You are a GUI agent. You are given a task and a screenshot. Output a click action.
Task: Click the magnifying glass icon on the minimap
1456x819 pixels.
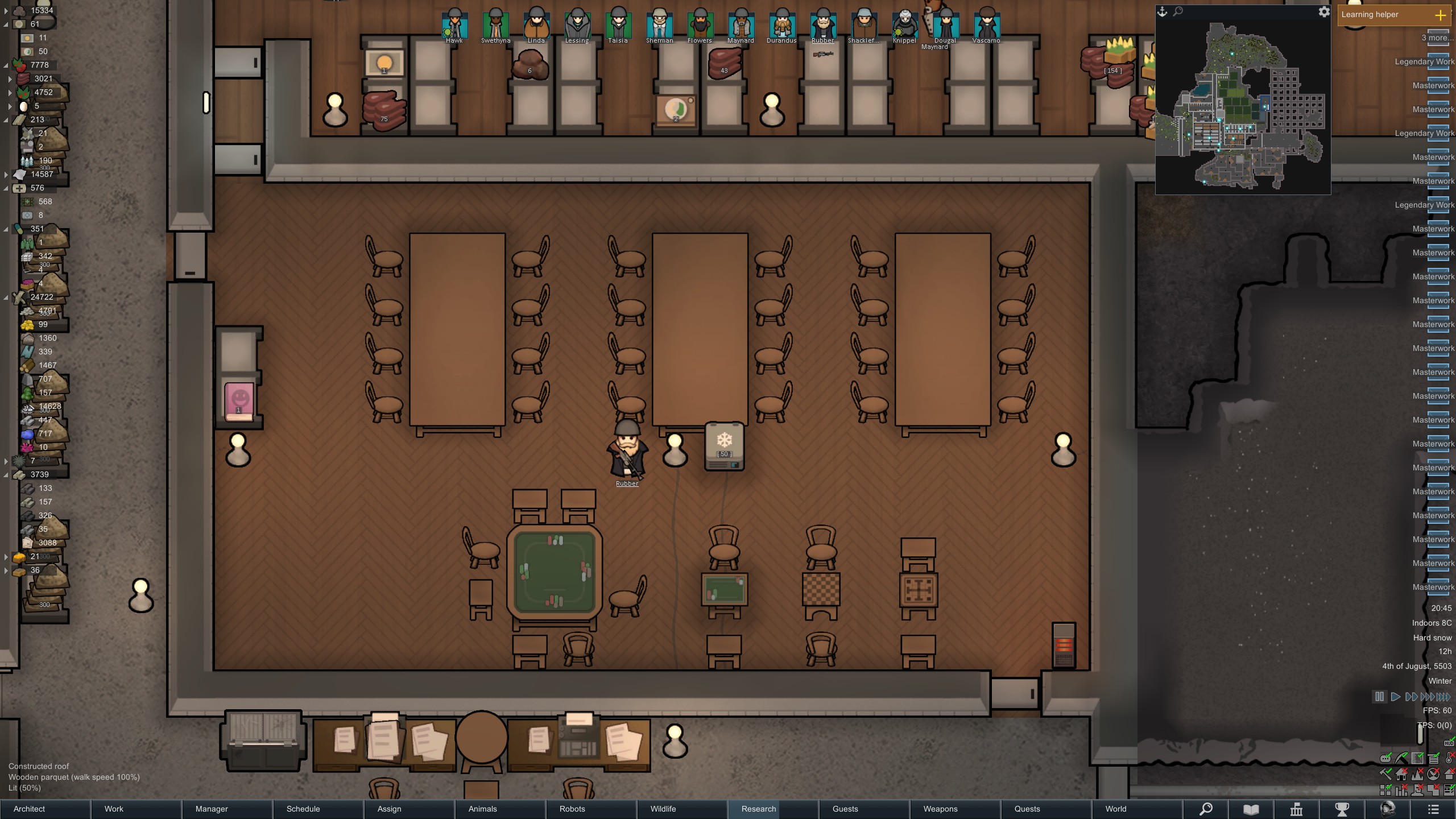(x=1177, y=11)
